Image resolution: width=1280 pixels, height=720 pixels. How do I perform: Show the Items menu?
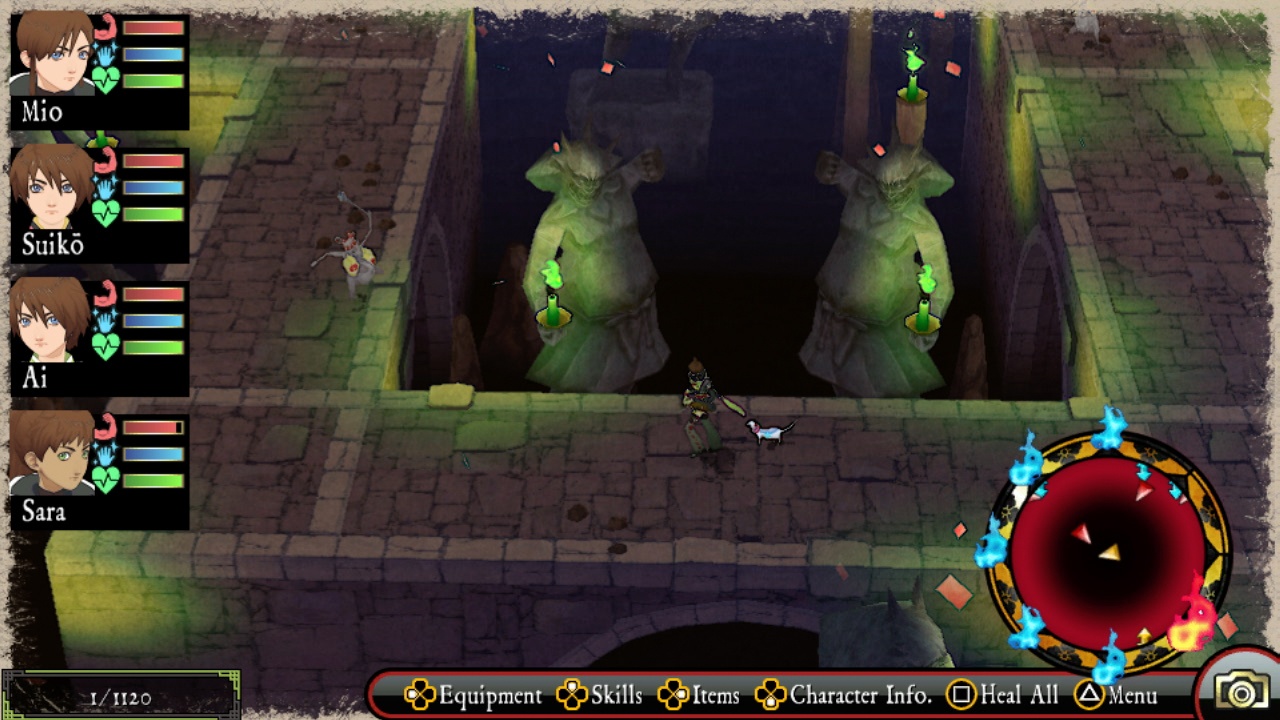point(699,695)
